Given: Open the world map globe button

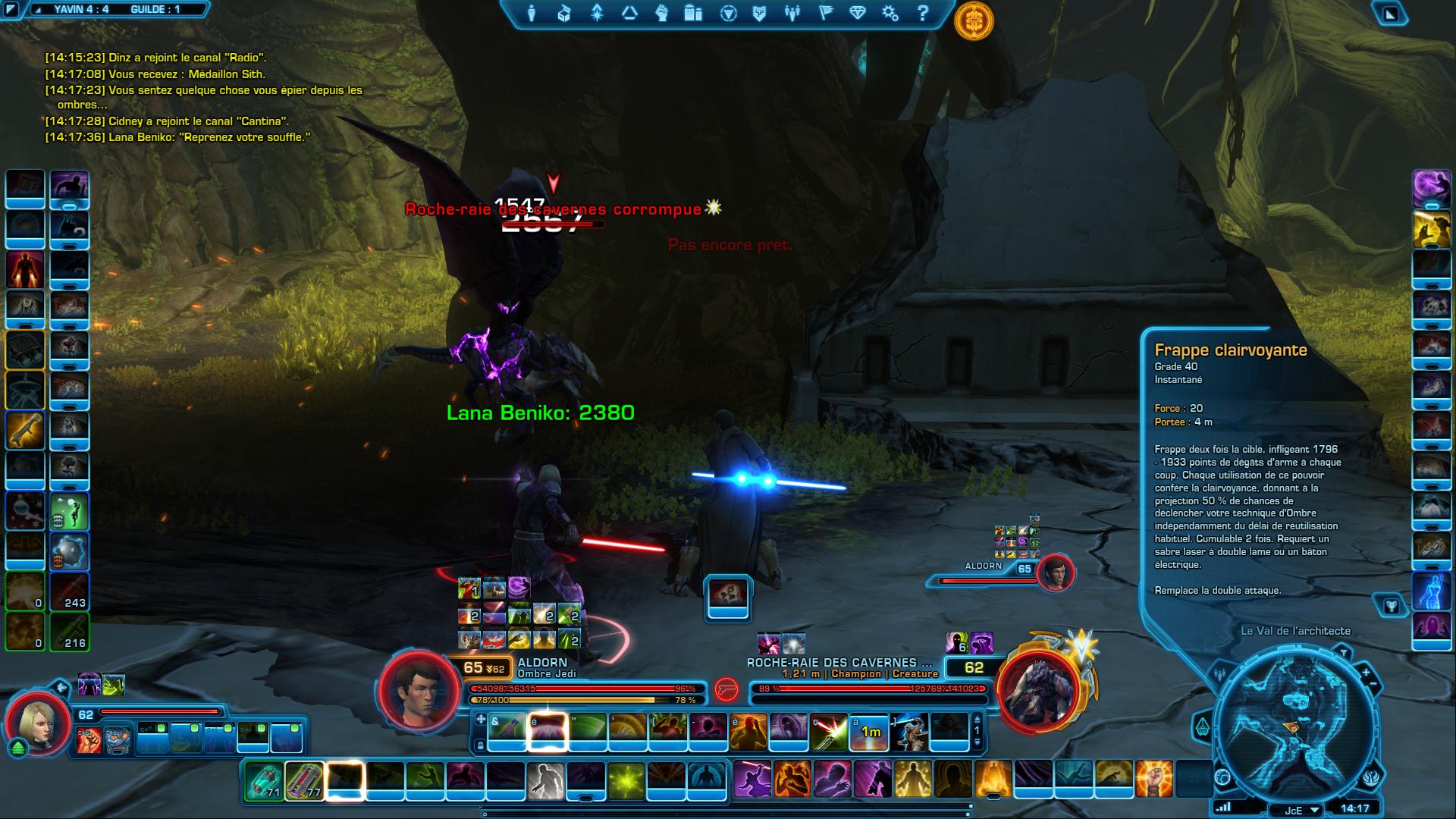Looking at the screenshot, I should point(1222,777).
